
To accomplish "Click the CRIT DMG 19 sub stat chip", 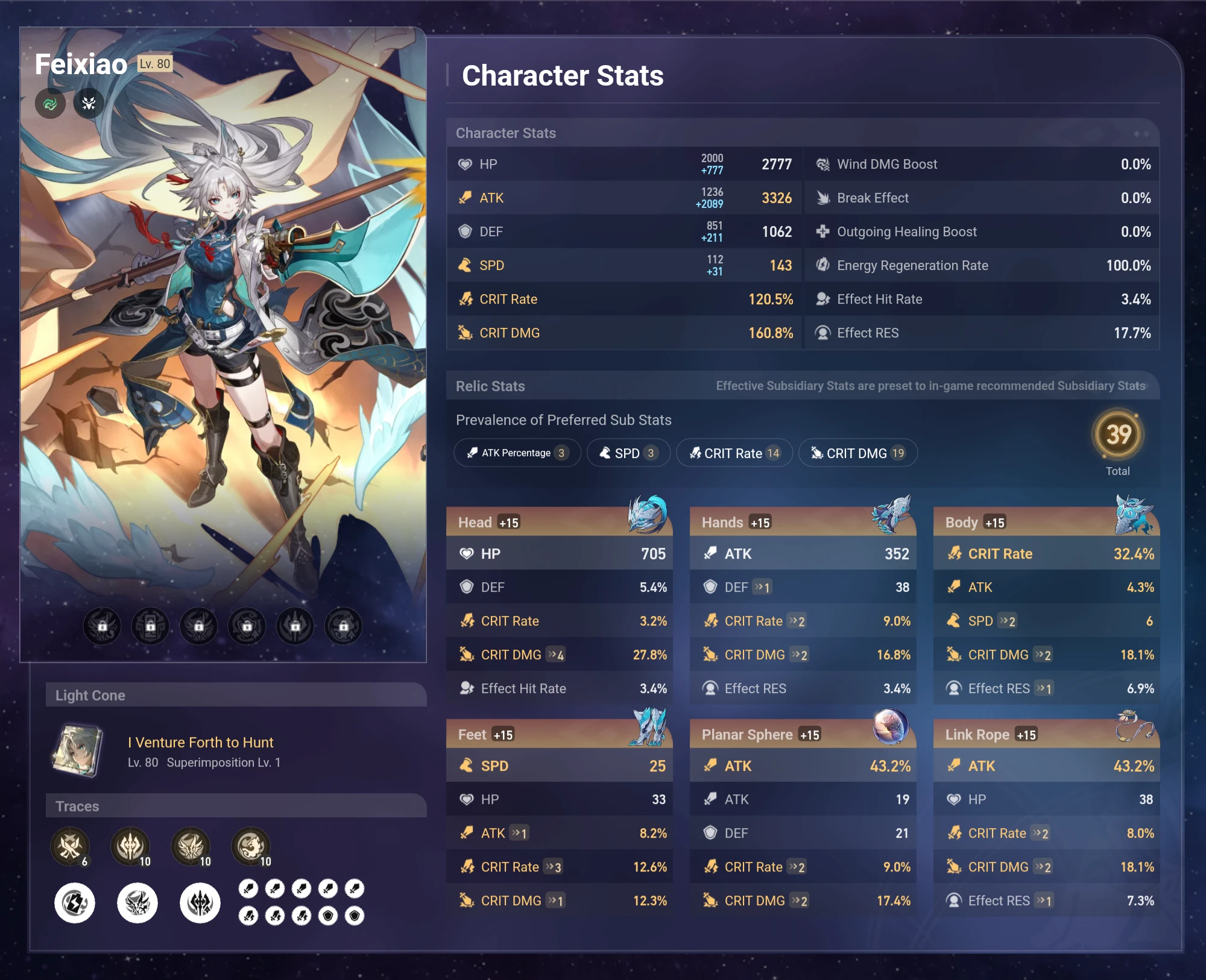I will [x=857, y=453].
